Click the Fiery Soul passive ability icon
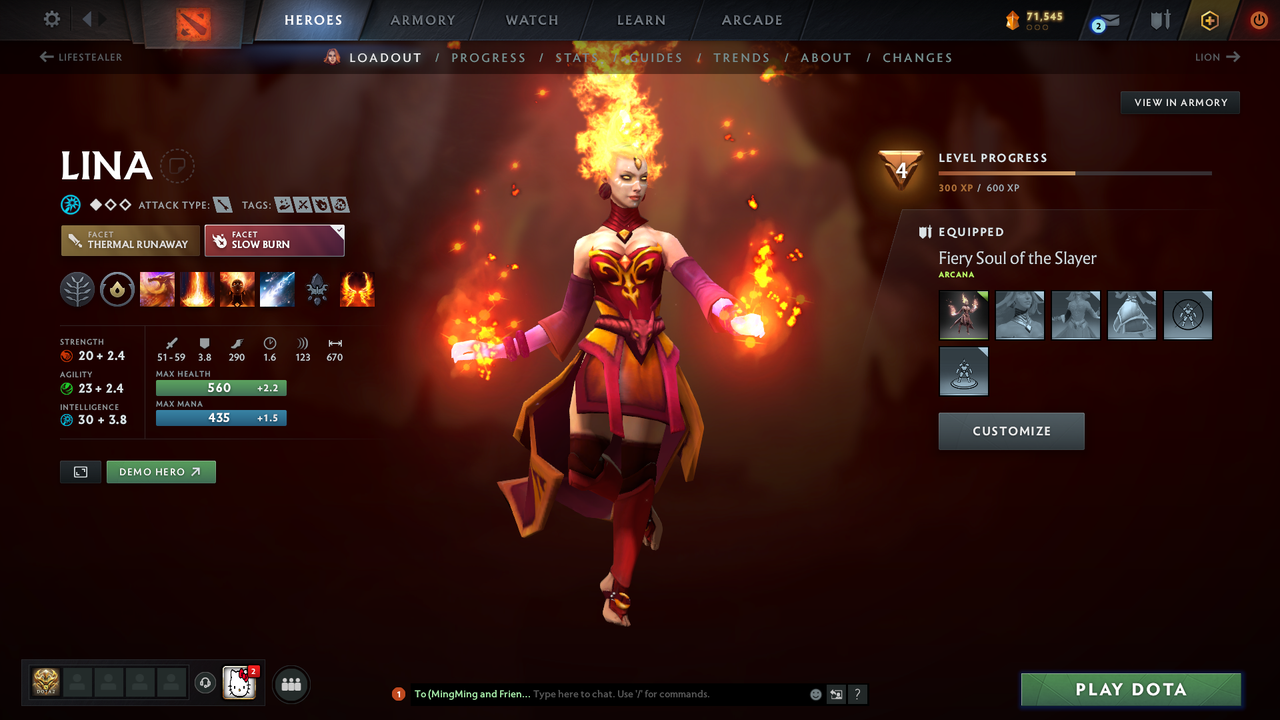Image resolution: width=1280 pixels, height=720 pixels. (237, 289)
